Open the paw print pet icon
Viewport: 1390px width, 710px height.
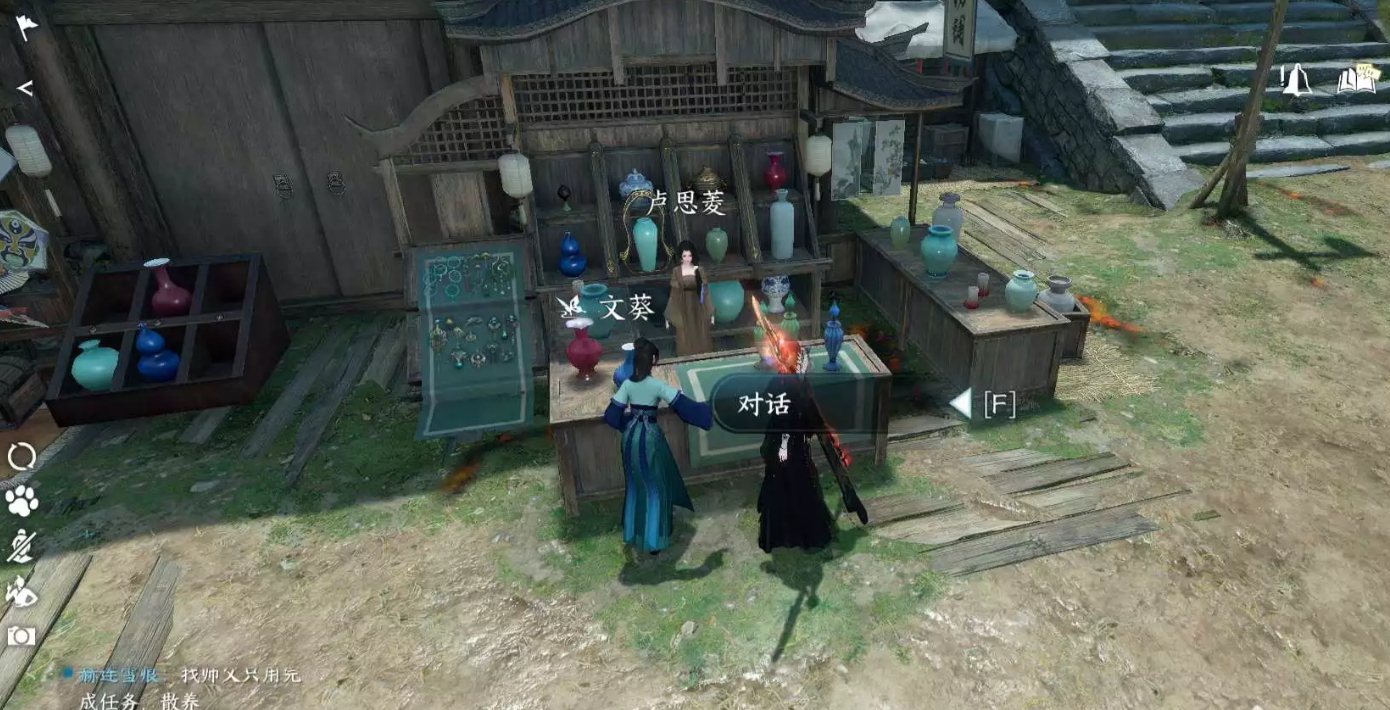(21, 500)
